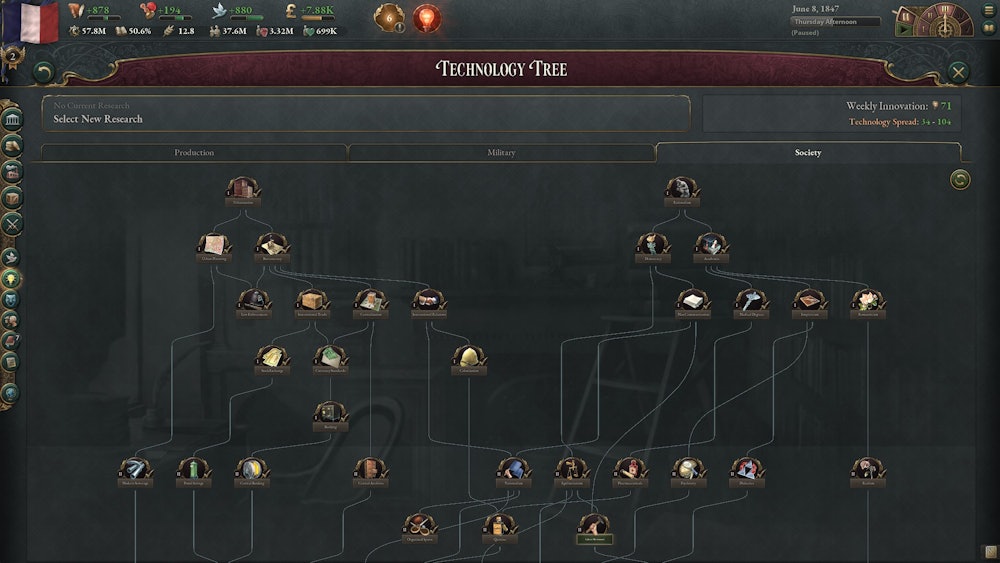Select the Colonization pith helmet node

[x=469, y=358]
